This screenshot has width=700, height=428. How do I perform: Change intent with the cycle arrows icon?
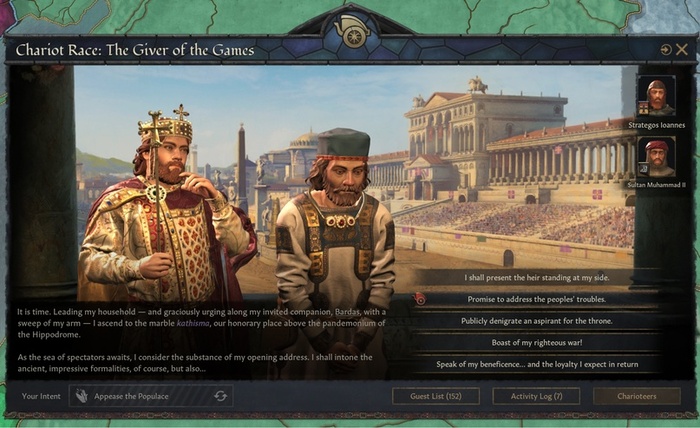pos(220,396)
